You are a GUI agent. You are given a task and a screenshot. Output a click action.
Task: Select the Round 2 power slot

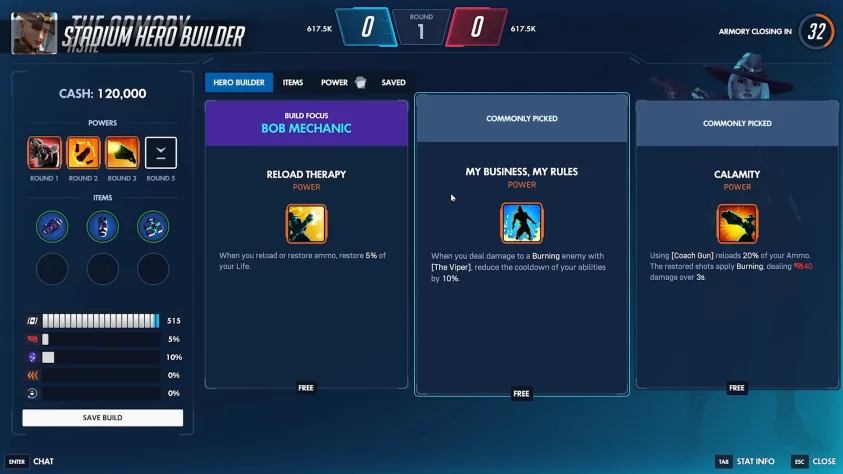(x=83, y=153)
